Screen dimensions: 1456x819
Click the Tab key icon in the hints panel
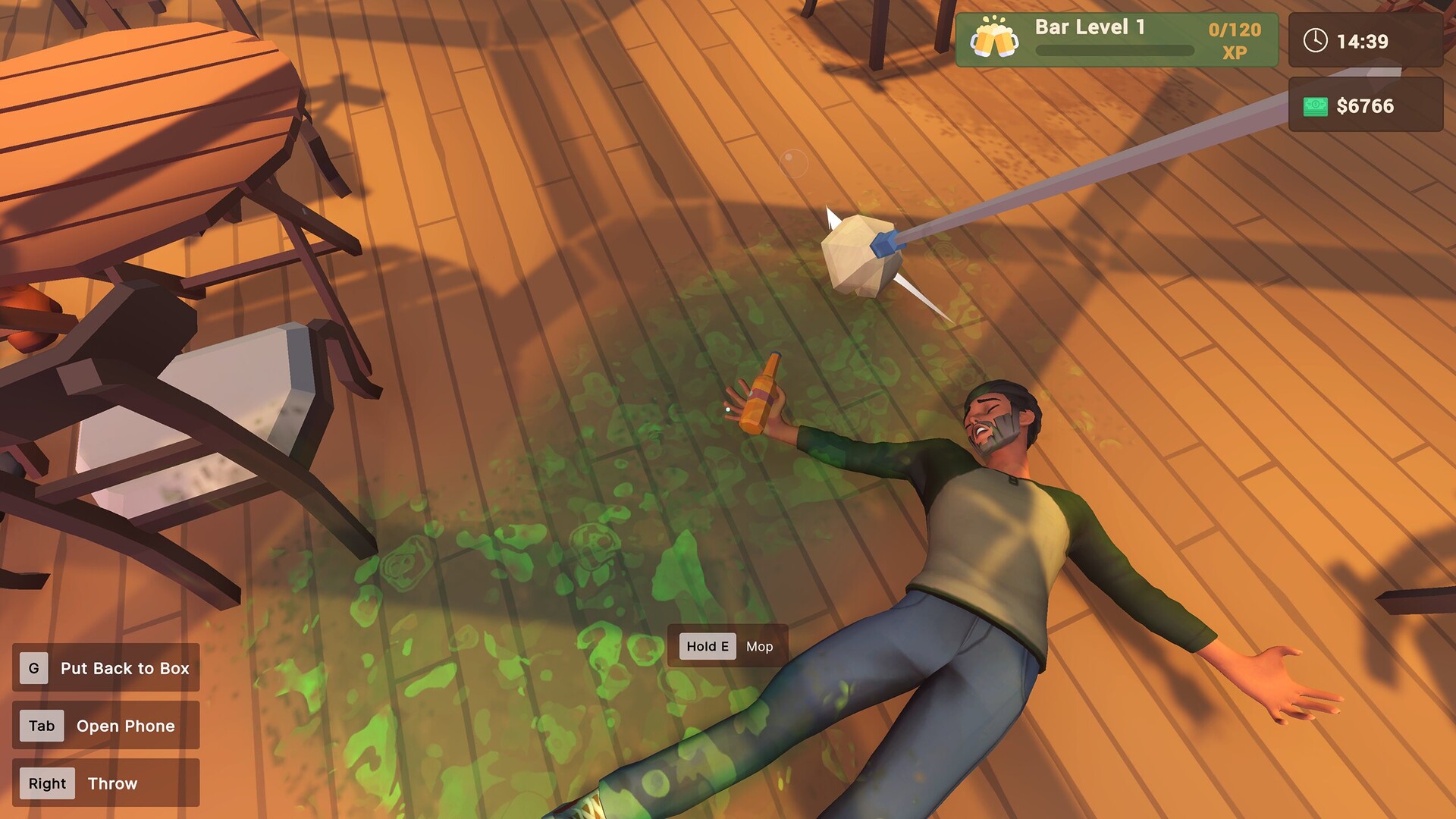[41, 726]
